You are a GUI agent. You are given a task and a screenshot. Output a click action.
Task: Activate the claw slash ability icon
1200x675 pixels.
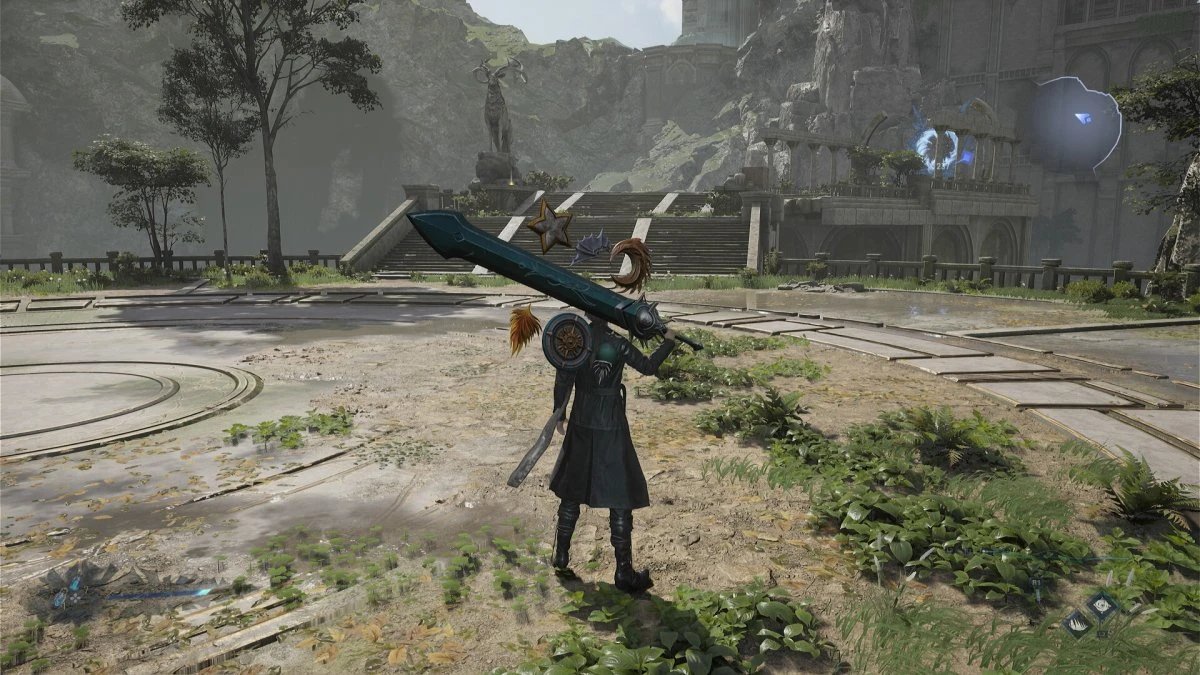(1076, 623)
